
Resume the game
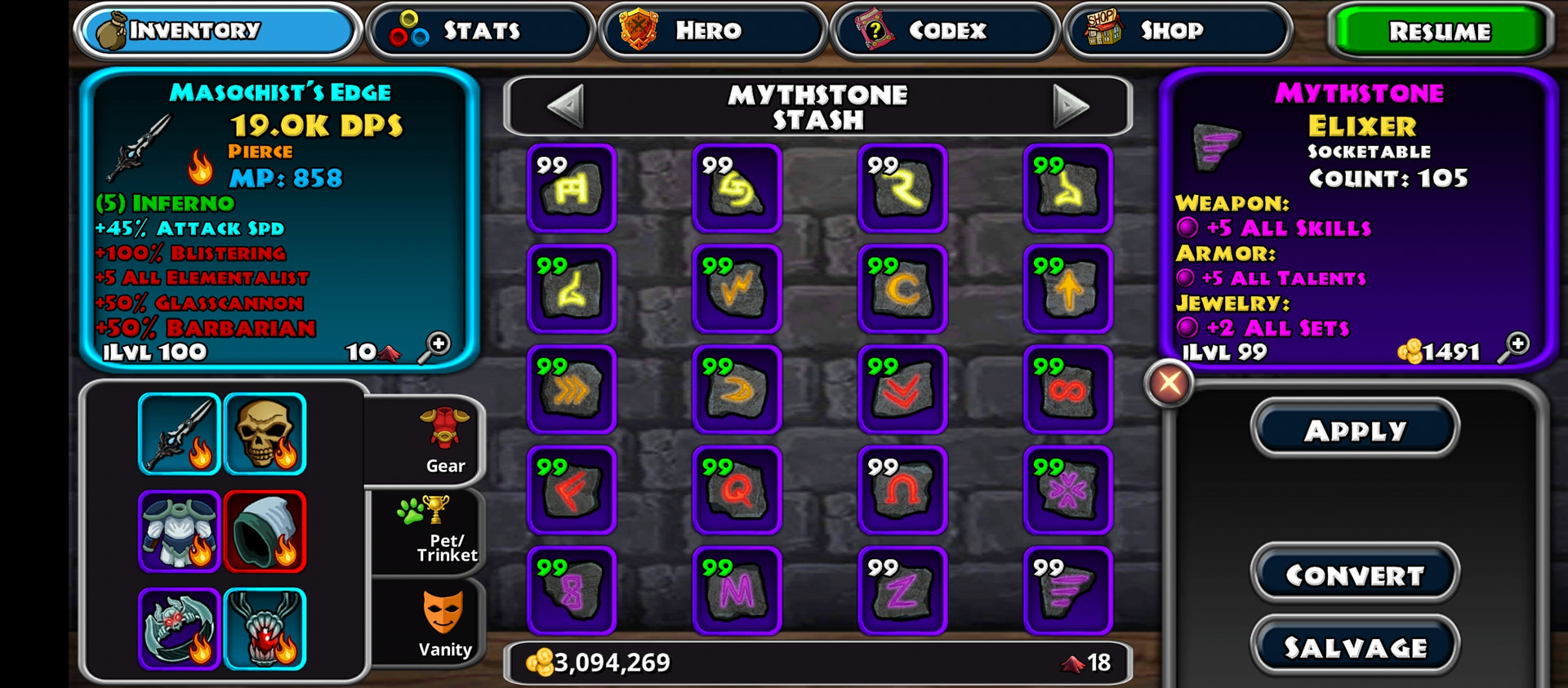click(x=1439, y=32)
